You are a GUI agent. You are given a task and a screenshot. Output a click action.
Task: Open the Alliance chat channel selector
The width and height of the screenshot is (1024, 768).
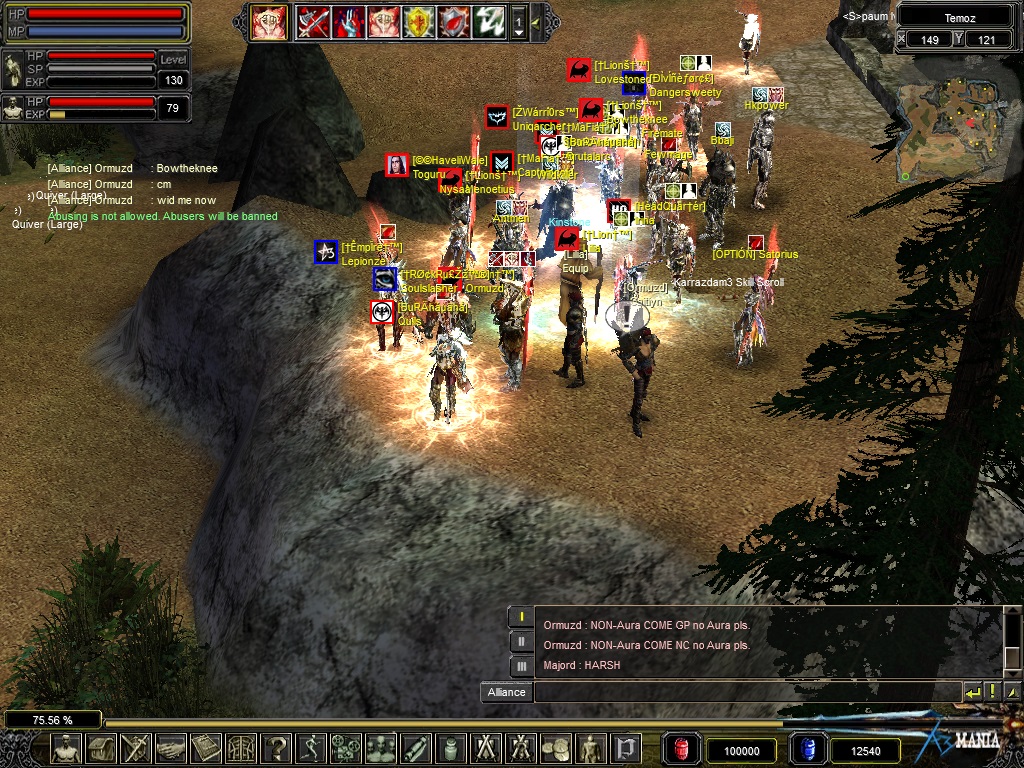click(x=506, y=692)
